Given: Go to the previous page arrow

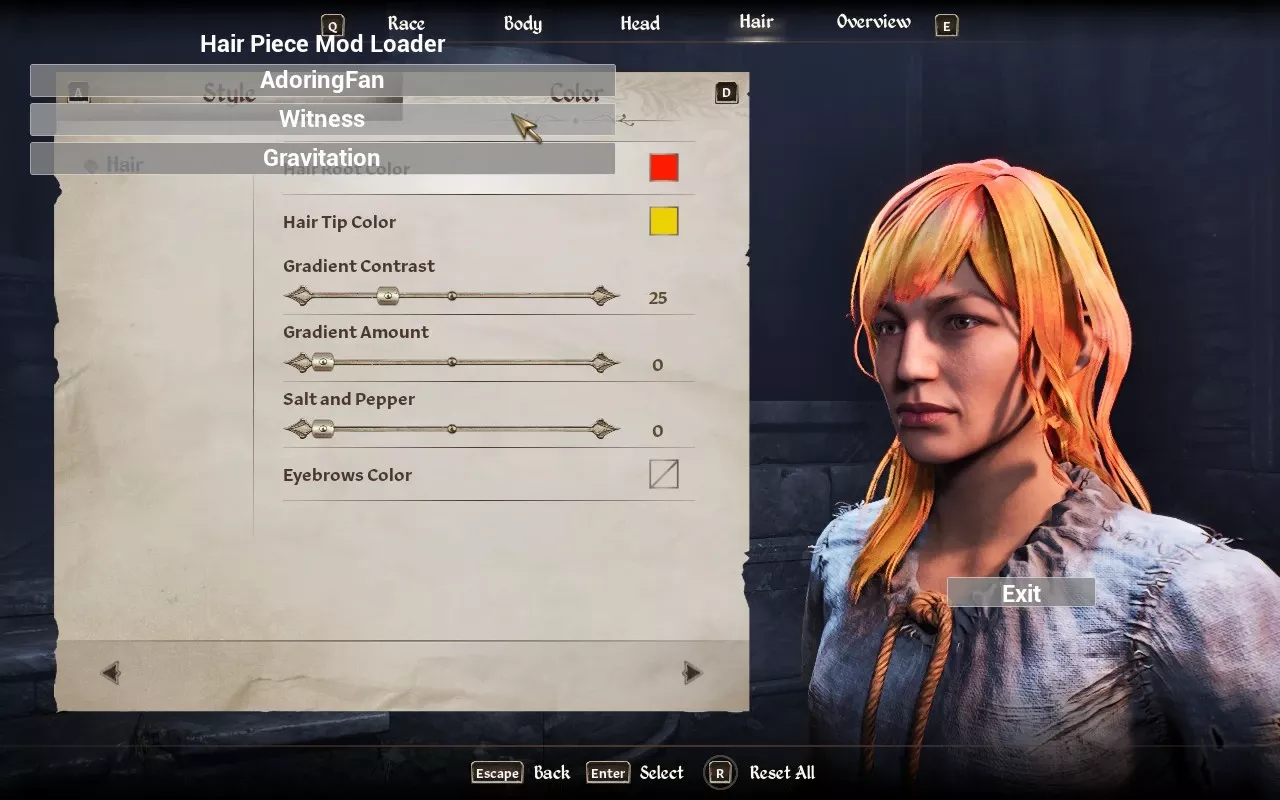Looking at the screenshot, I should [111, 673].
